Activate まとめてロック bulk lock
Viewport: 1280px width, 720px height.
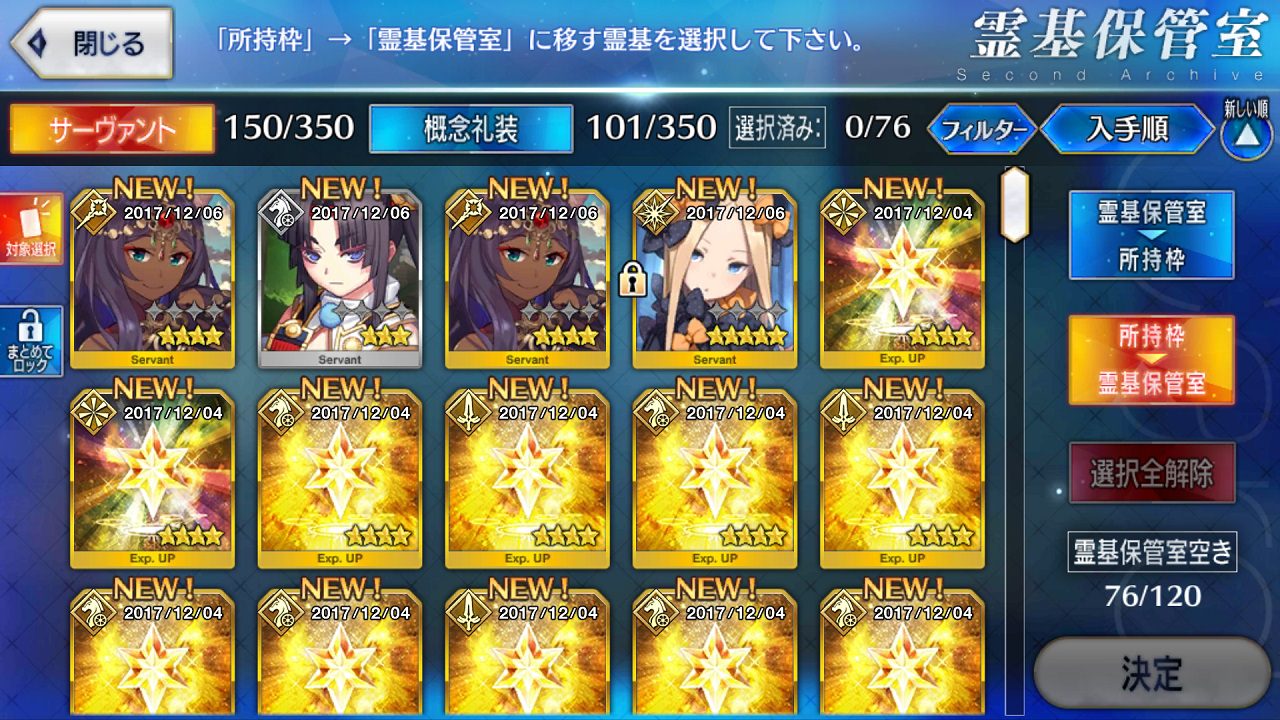[31, 341]
